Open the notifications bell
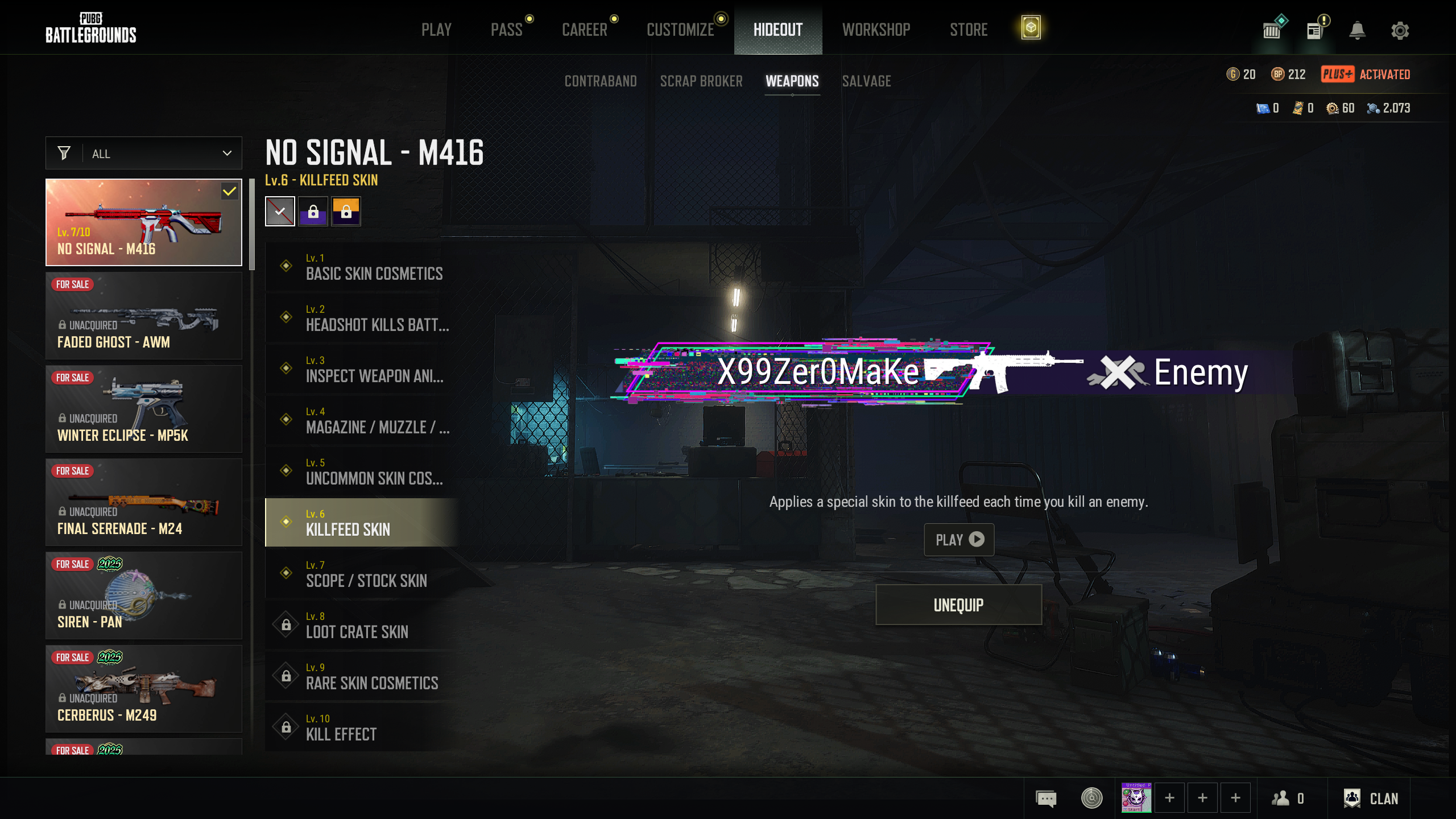Screen dimensions: 1456x819 pos(1358,30)
